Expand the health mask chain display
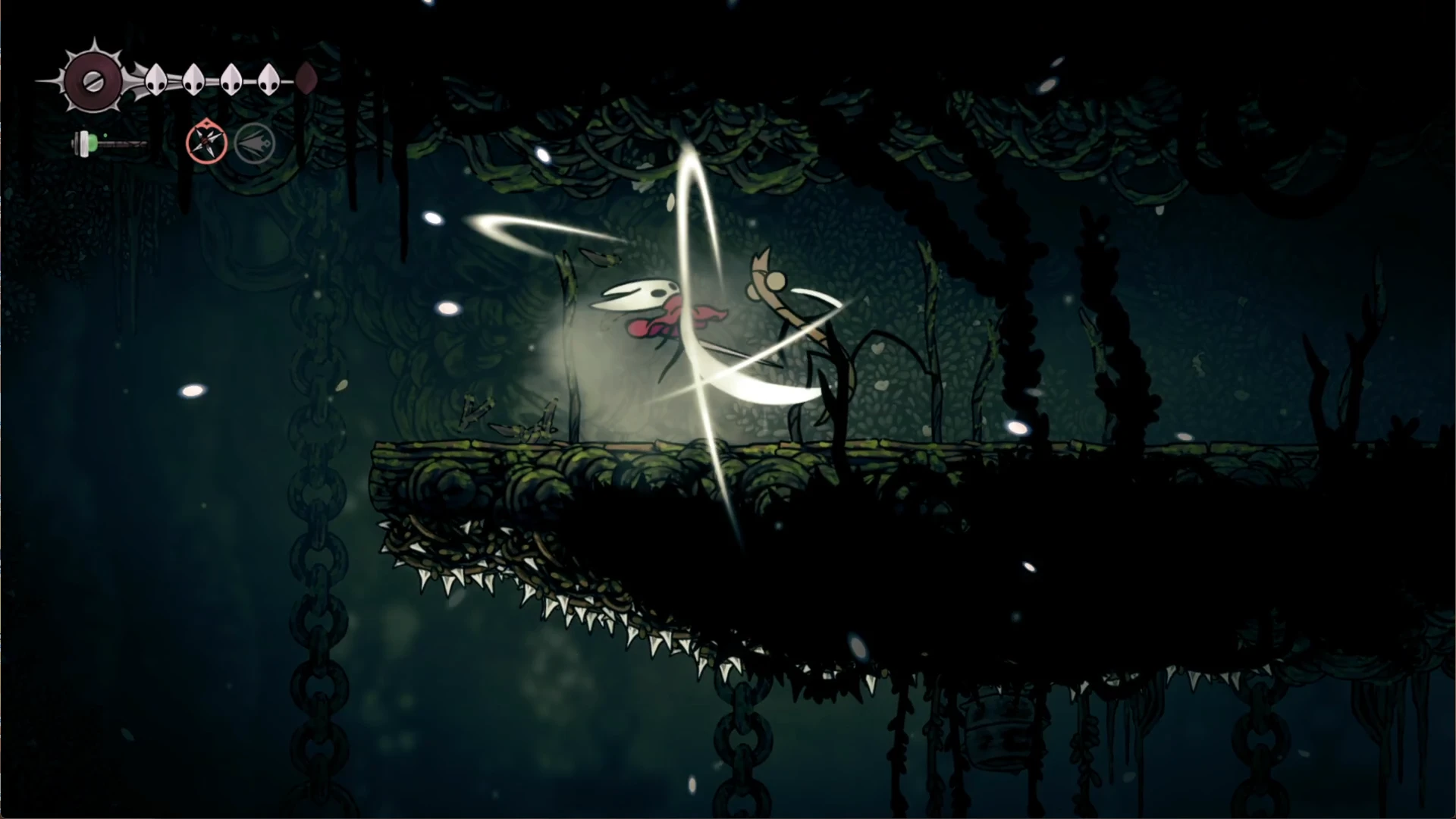 [212, 79]
